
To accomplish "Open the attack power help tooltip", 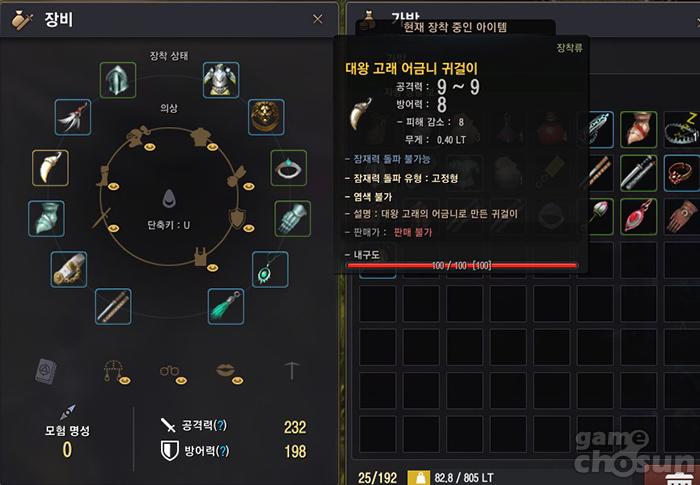I will (222, 427).
